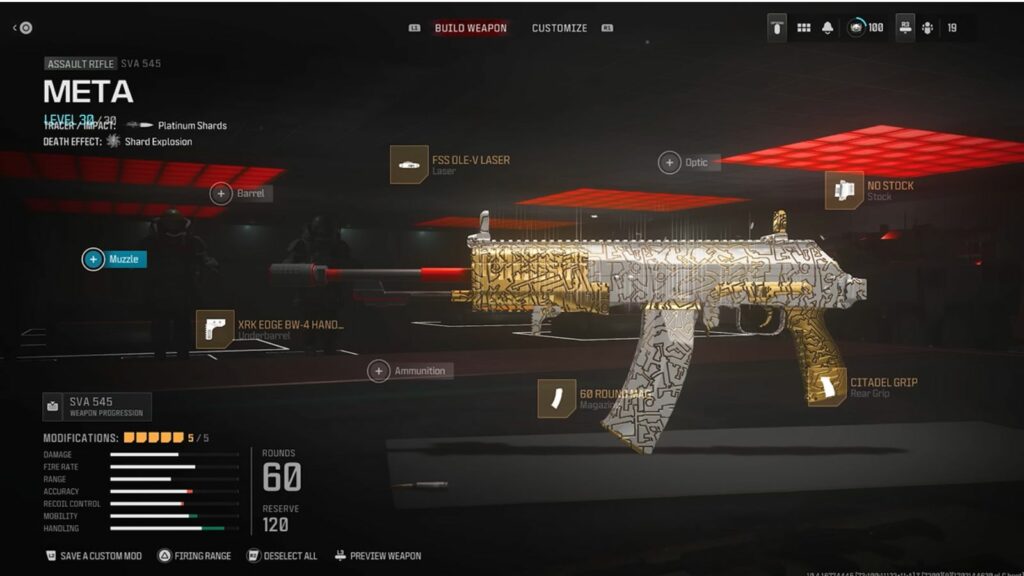Open SVA 545 Weapon Progression
The width and height of the screenshot is (1024, 576).
point(97,407)
